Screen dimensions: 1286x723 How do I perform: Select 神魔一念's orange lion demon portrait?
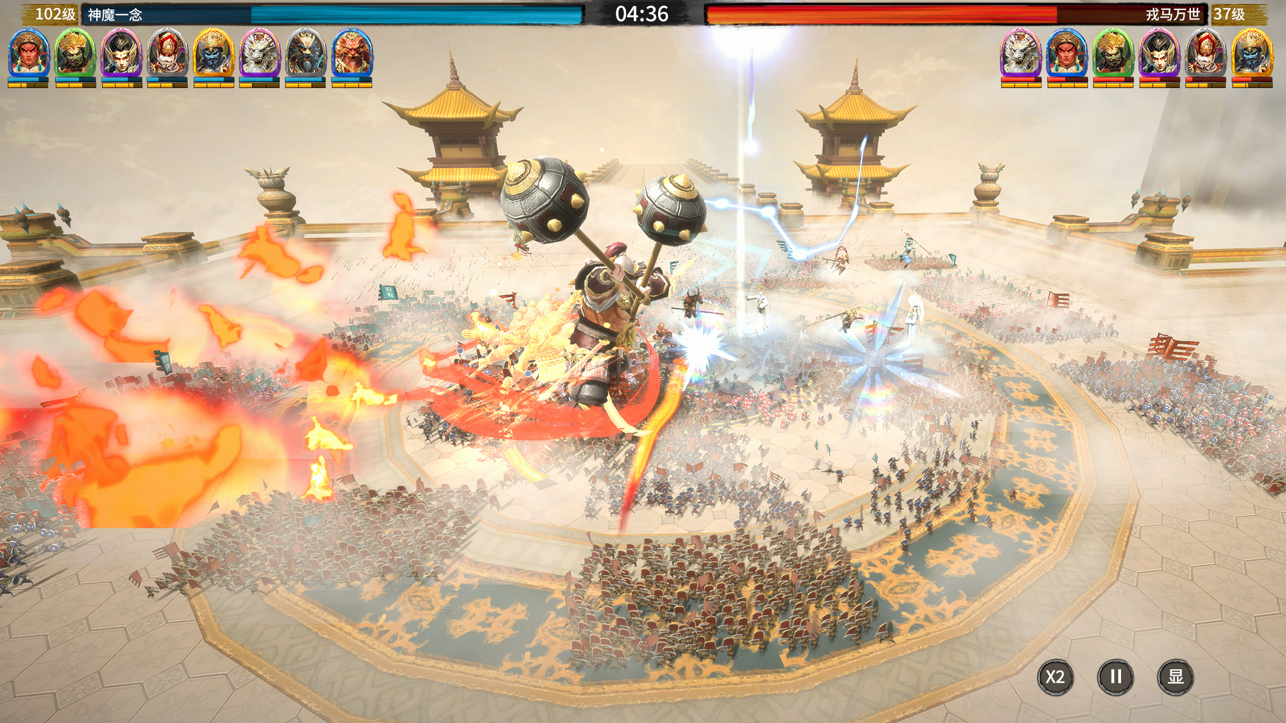(x=351, y=53)
